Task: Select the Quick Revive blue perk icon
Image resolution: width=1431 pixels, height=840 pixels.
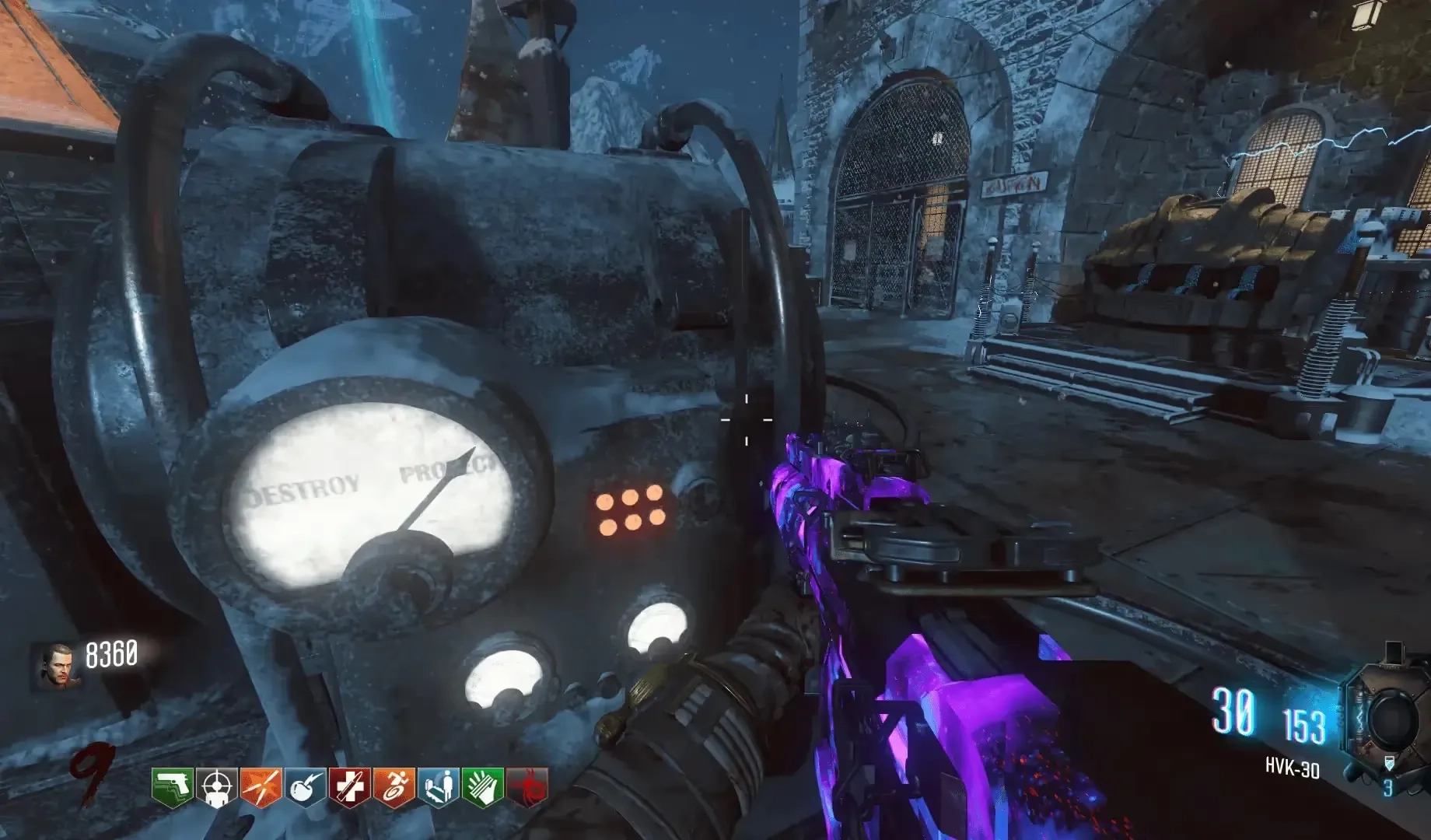Action: pos(438,788)
